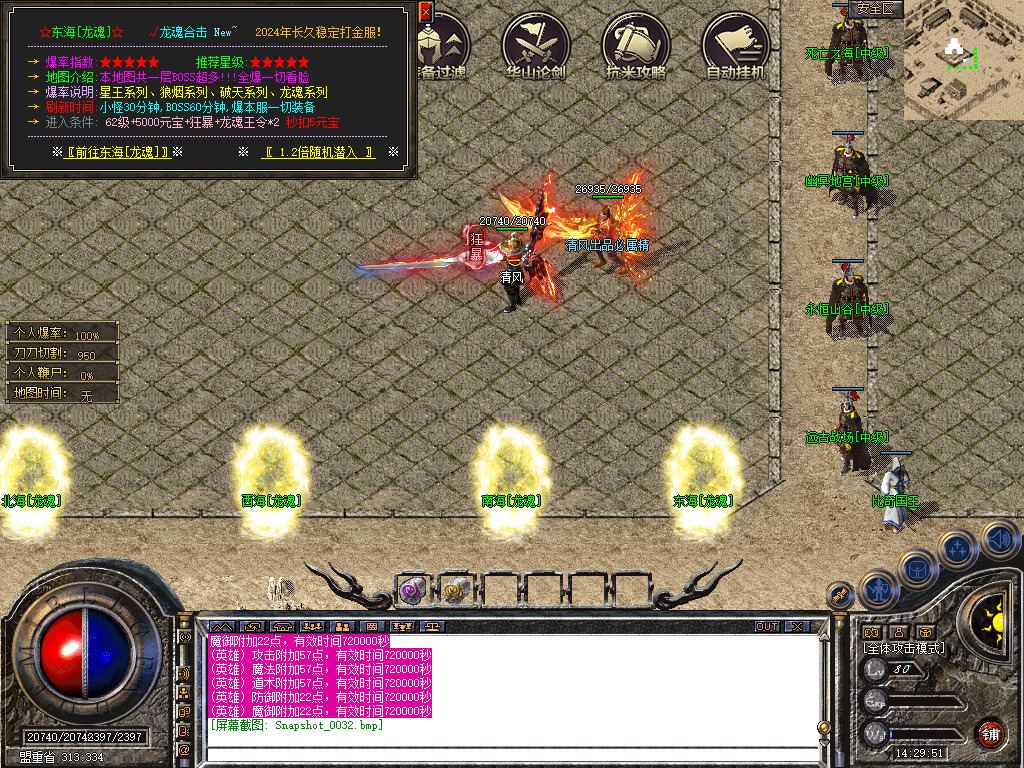The height and width of the screenshot is (768, 1024).
Task: Choose the 1.2倍随机潜入 option
Action: [x=318, y=152]
